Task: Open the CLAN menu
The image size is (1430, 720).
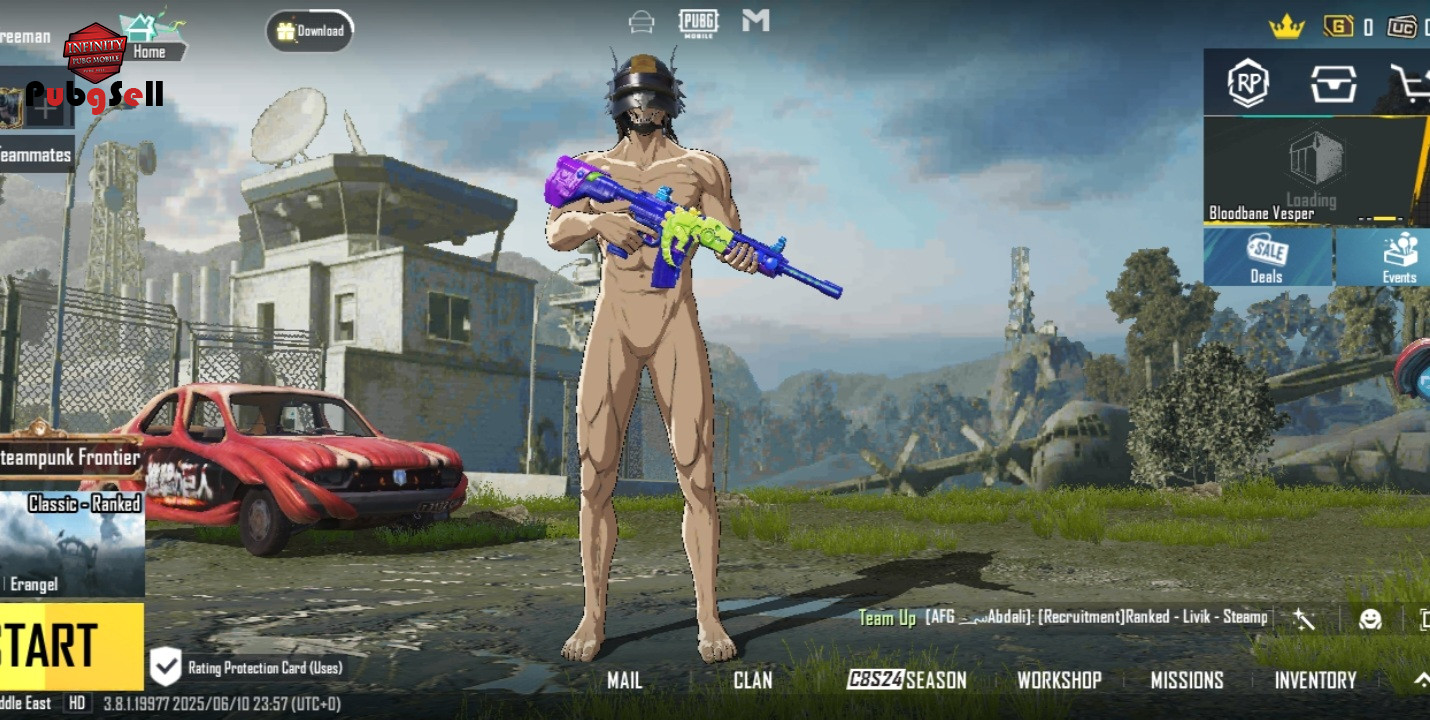Action: click(752, 681)
